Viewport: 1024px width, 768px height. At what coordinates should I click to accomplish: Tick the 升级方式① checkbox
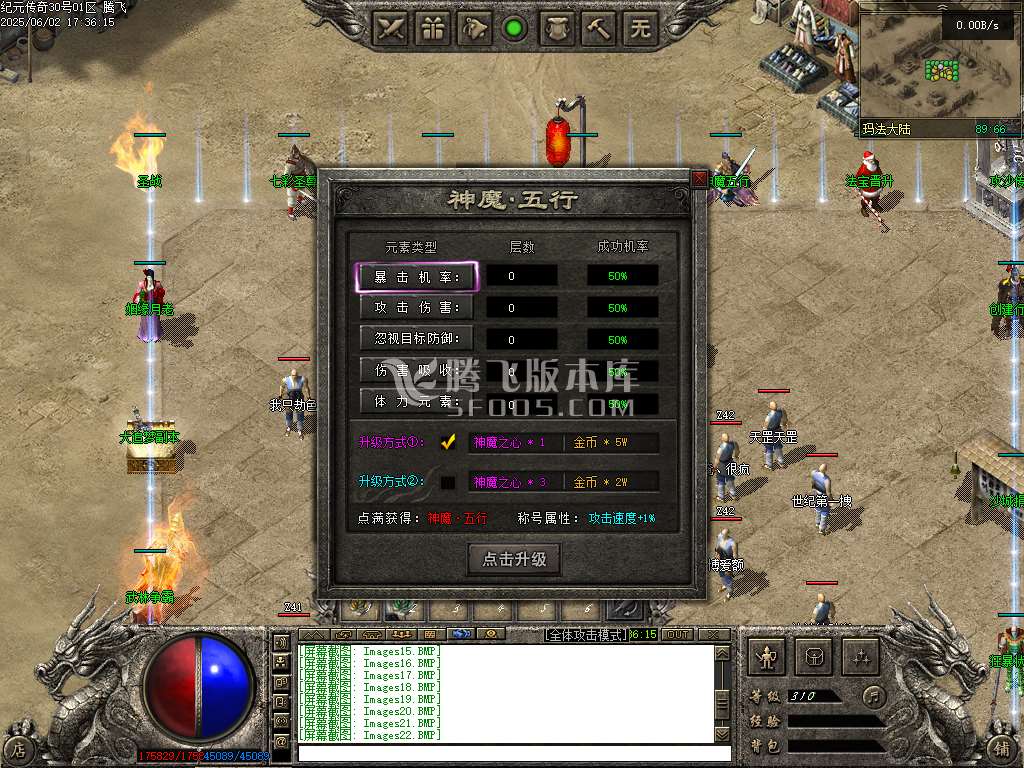click(x=448, y=442)
